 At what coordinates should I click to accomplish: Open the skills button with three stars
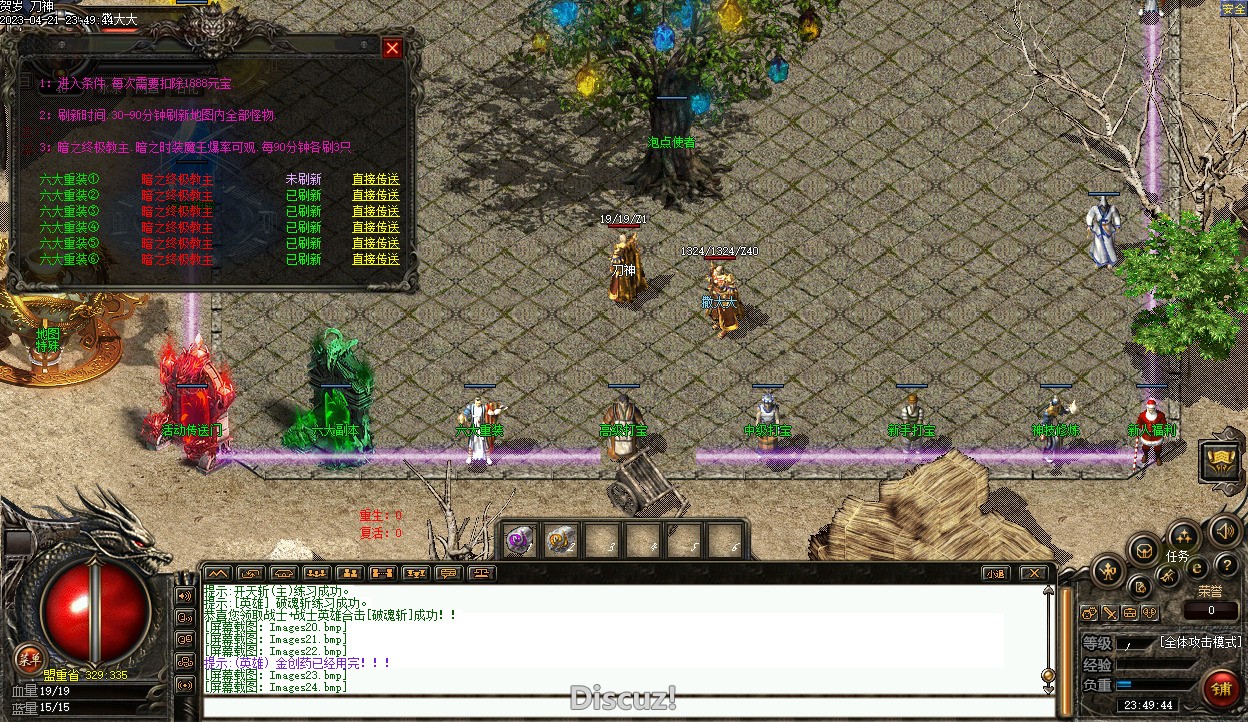1184,536
